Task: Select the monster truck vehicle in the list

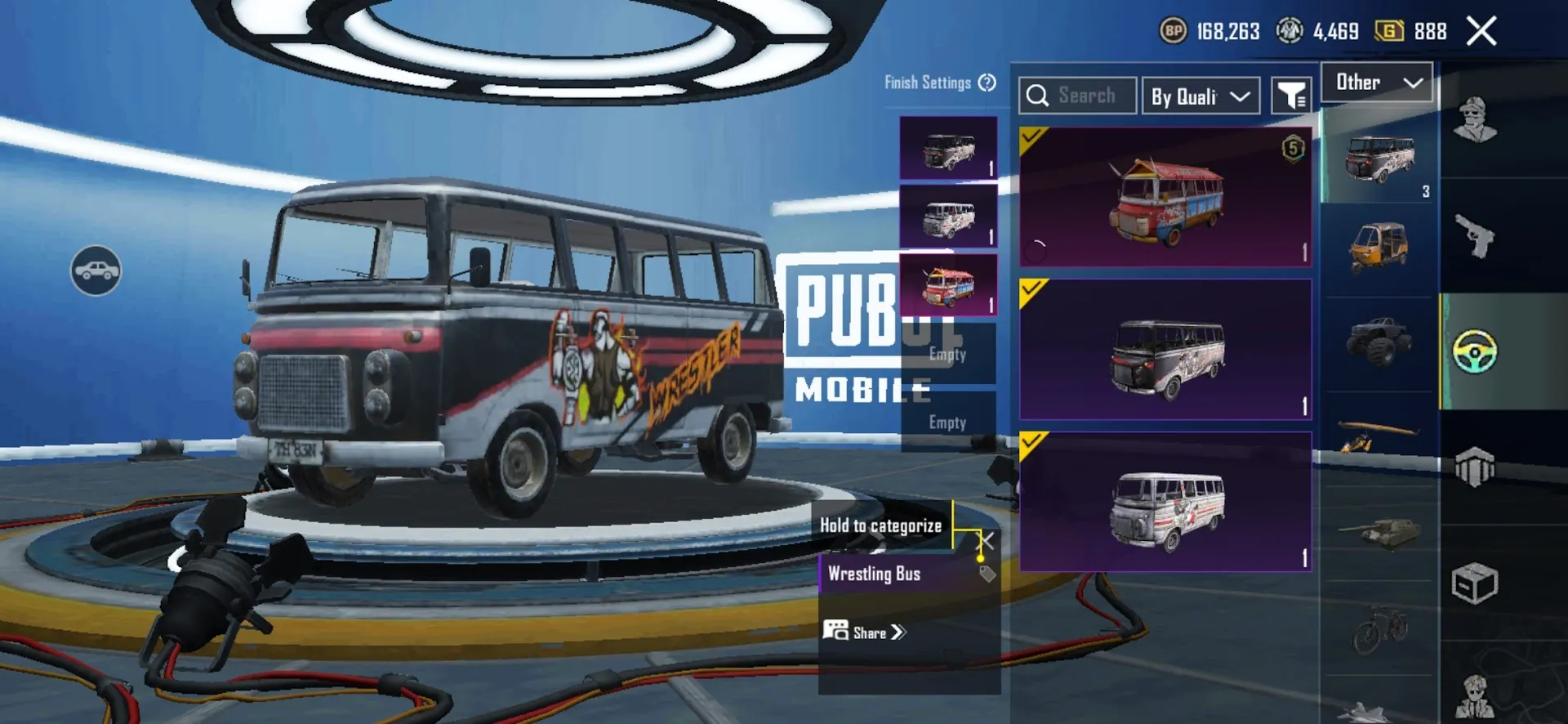Action: (1379, 341)
